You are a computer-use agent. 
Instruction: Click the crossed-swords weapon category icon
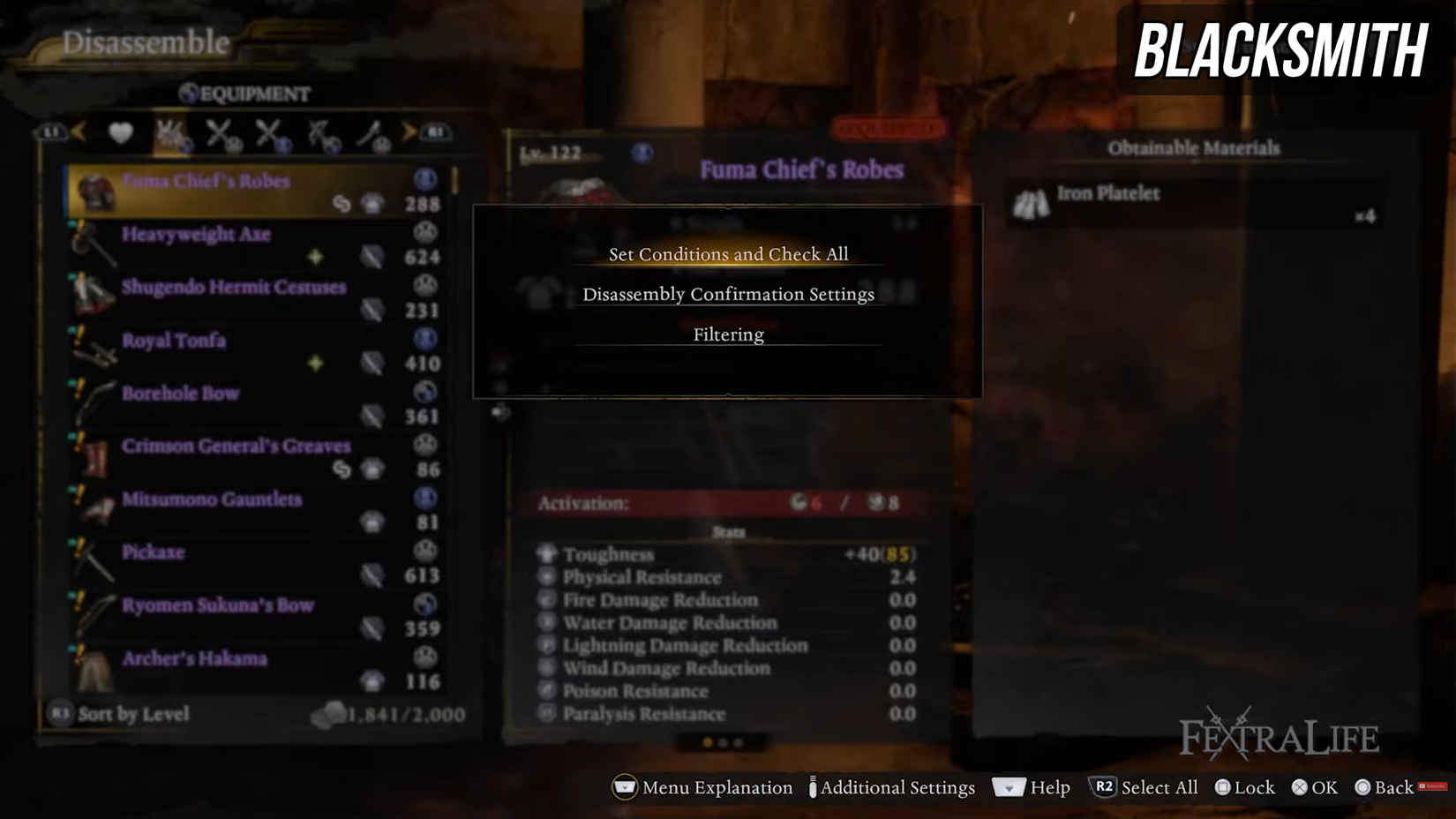pyautogui.click(x=222, y=134)
